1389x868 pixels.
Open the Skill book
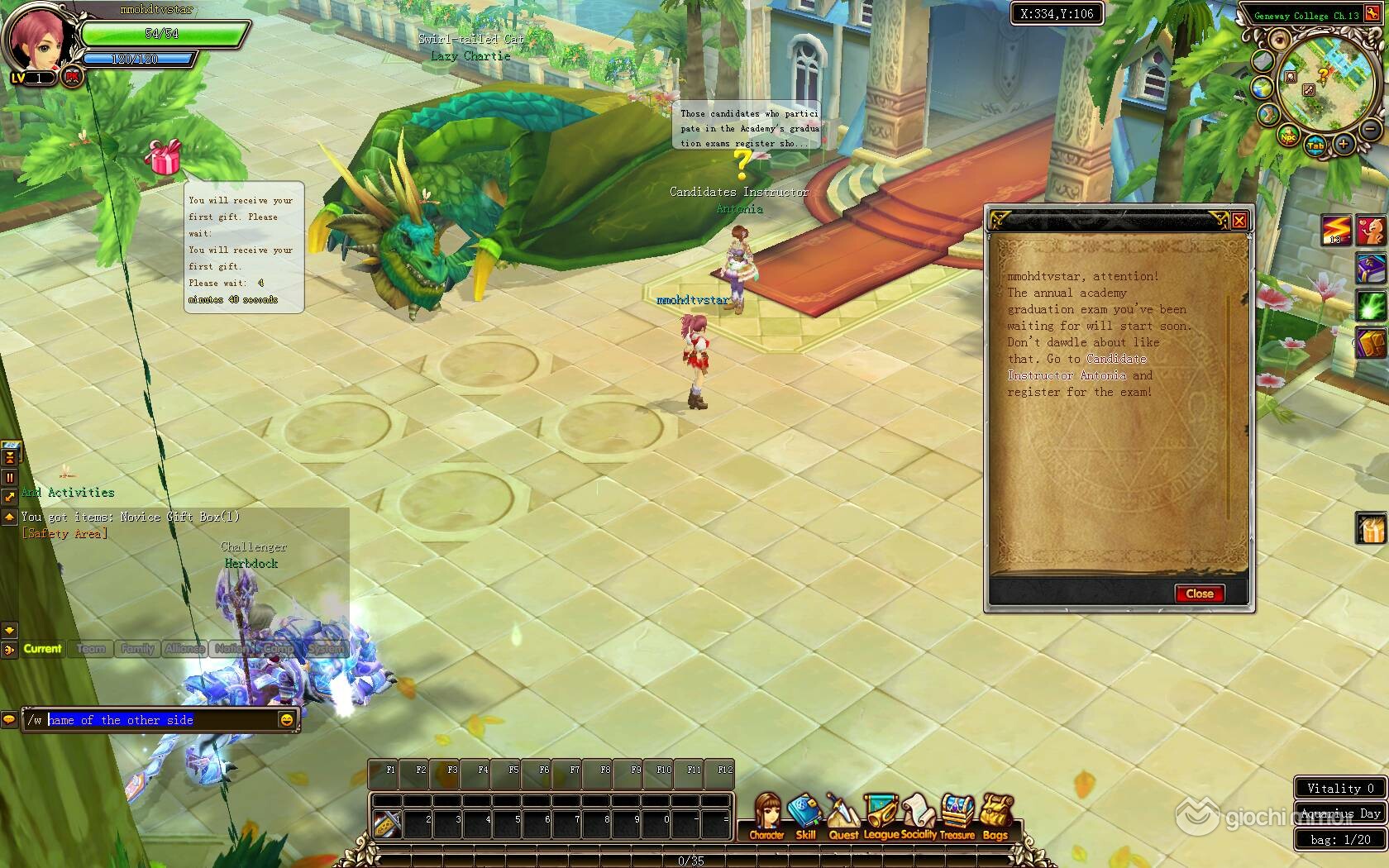pos(804,818)
